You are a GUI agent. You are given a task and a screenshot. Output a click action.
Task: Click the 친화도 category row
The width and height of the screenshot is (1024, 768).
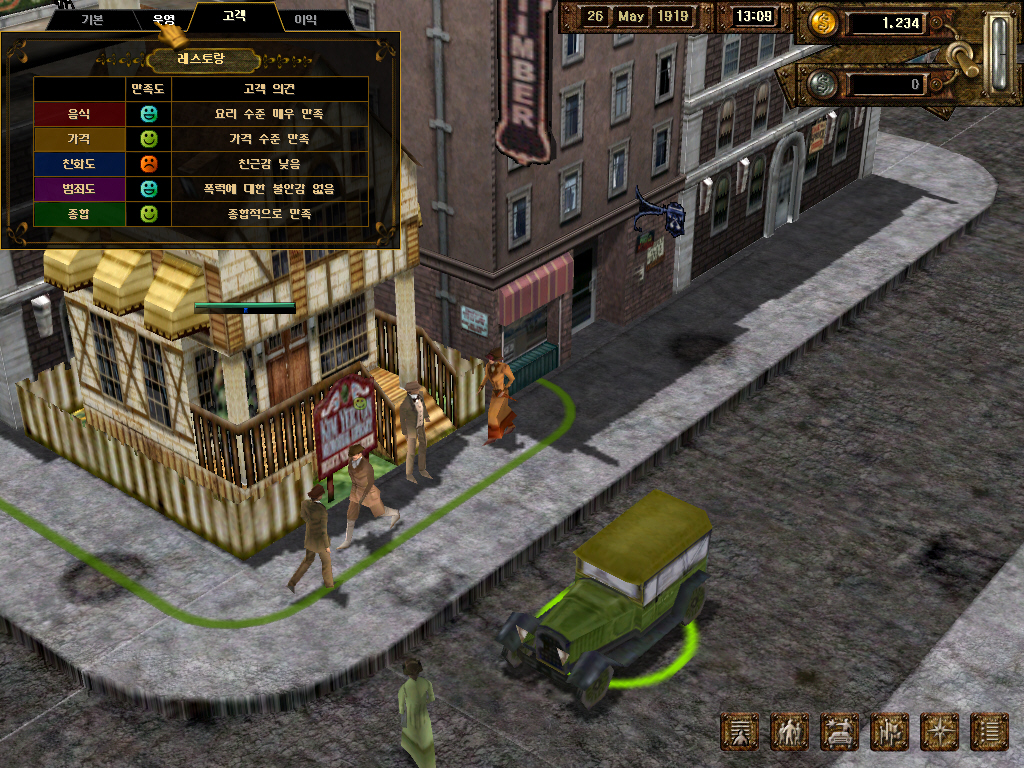click(78, 164)
